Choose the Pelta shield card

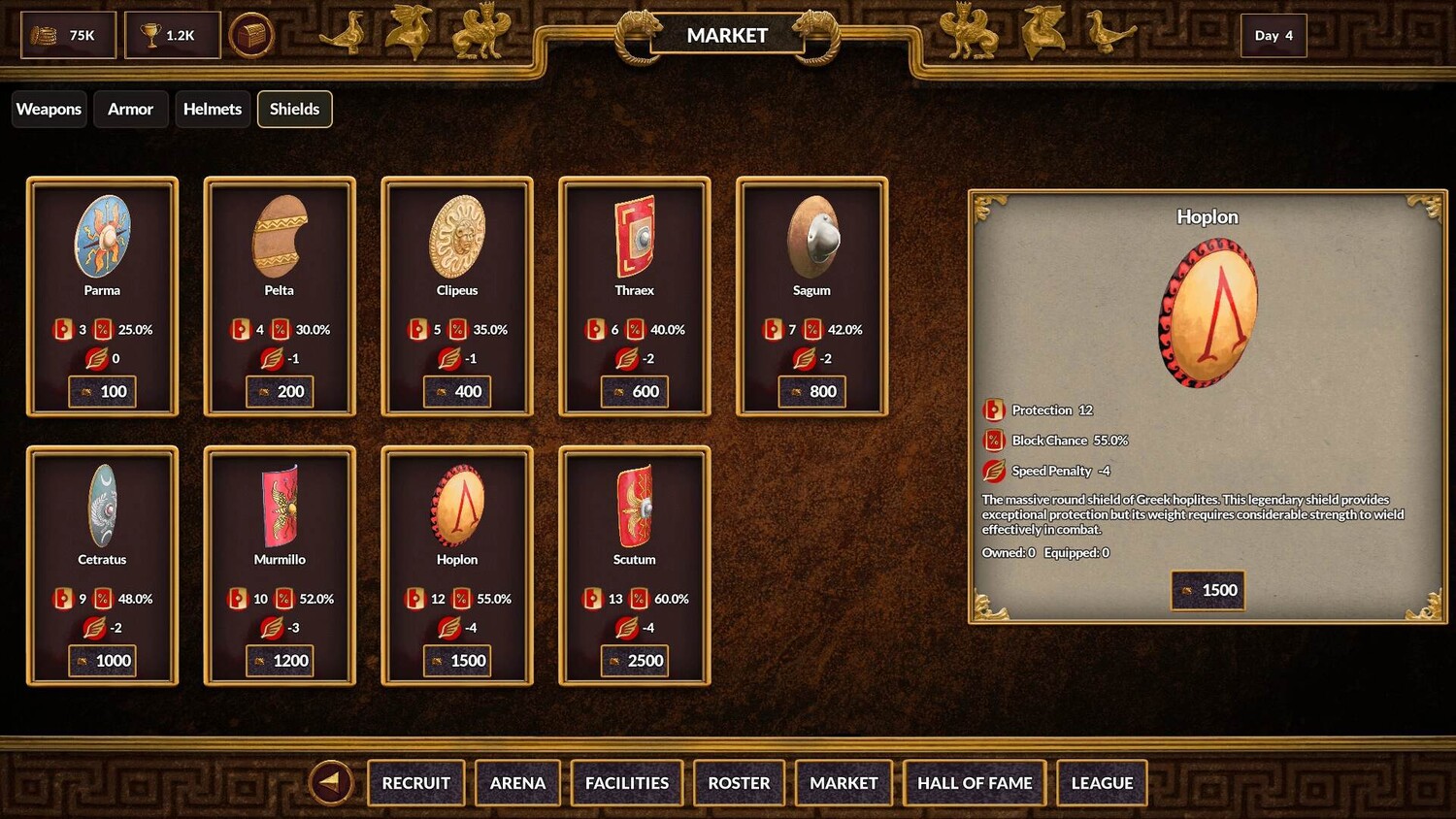280,295
